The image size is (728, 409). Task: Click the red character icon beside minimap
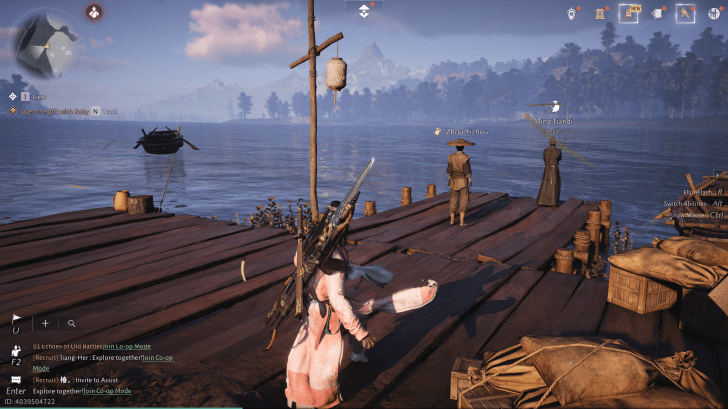93,12
